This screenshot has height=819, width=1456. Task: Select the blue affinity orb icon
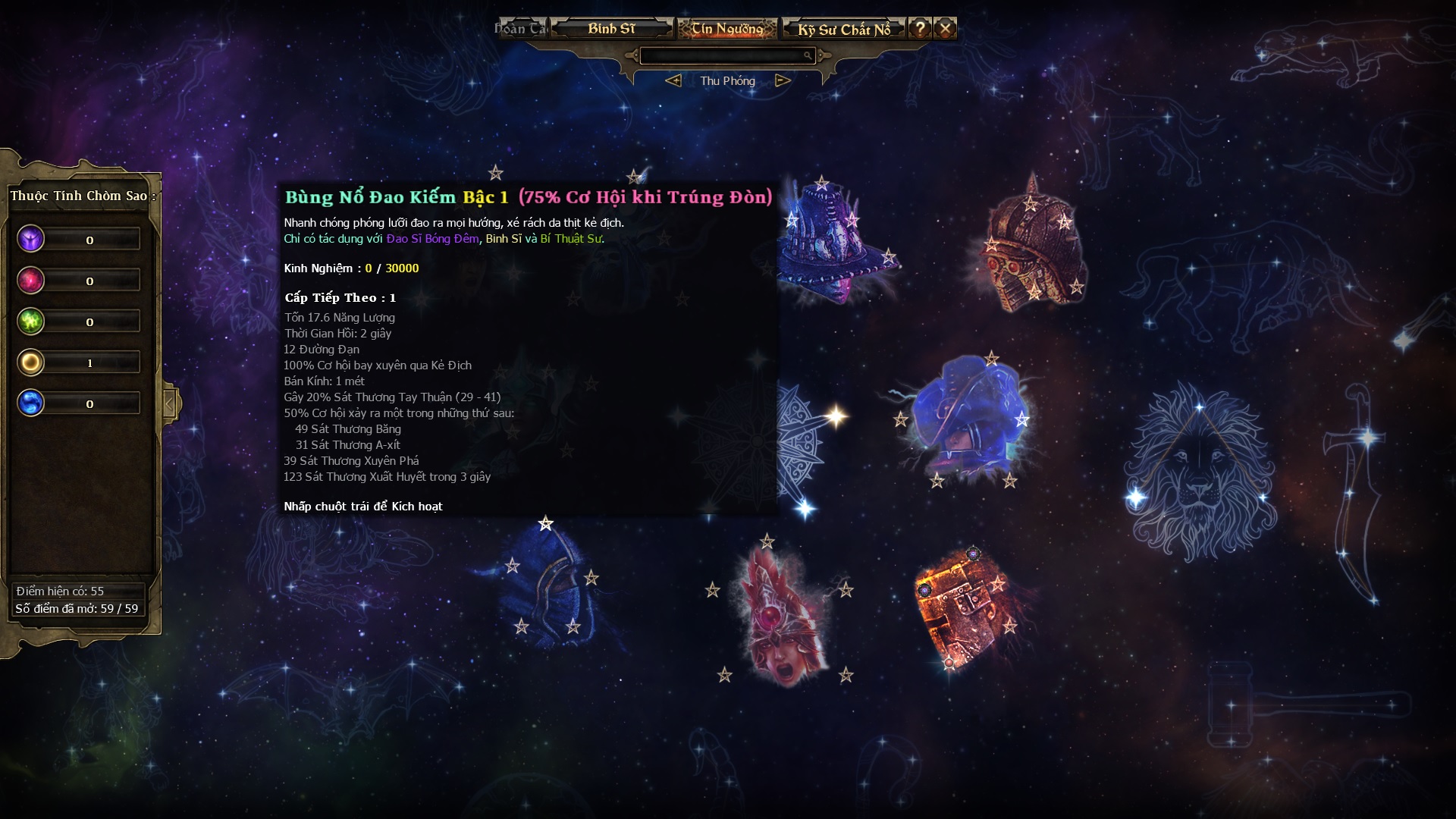31,403
